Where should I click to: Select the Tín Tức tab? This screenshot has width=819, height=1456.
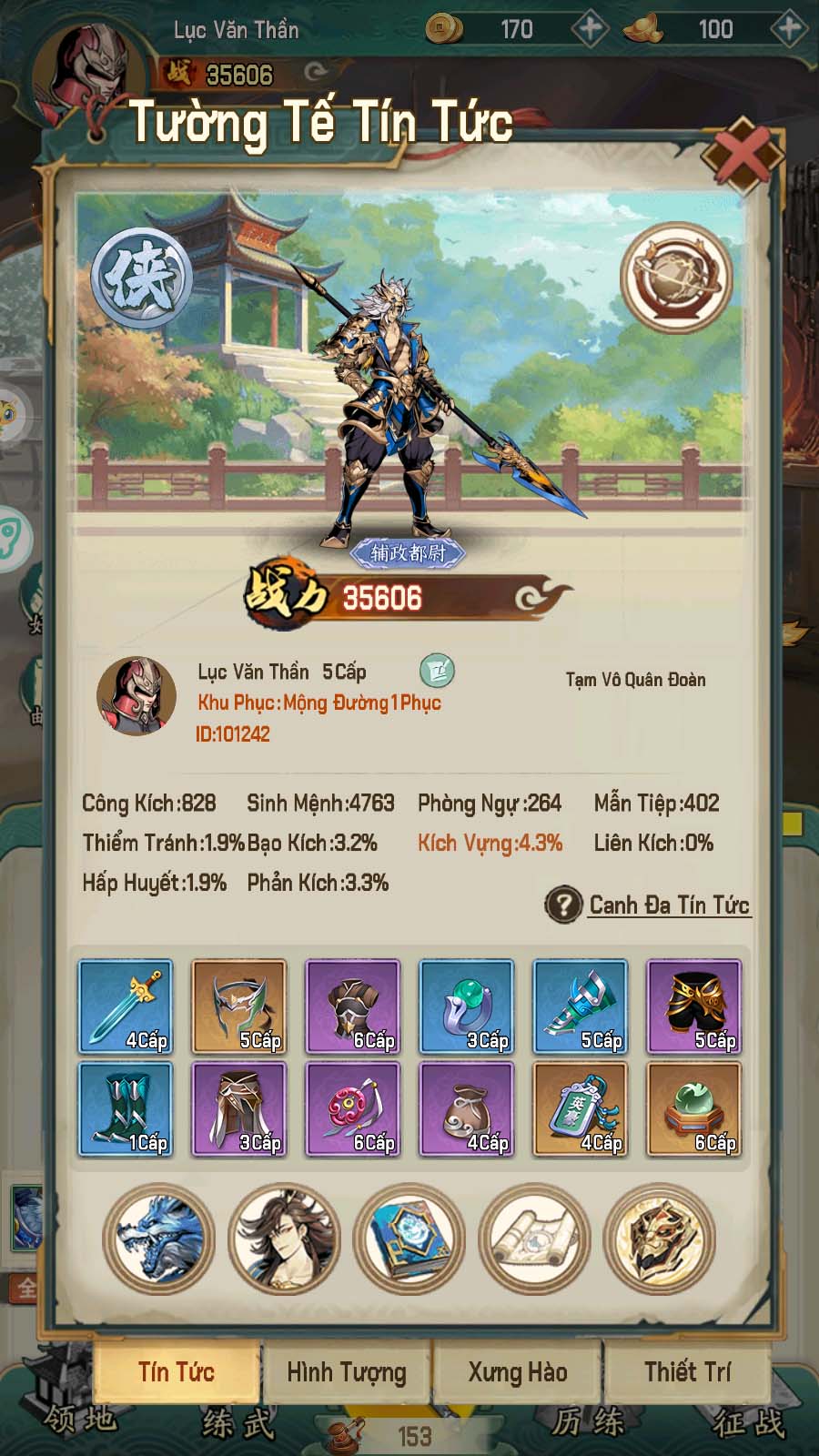tap(177, 1371)
